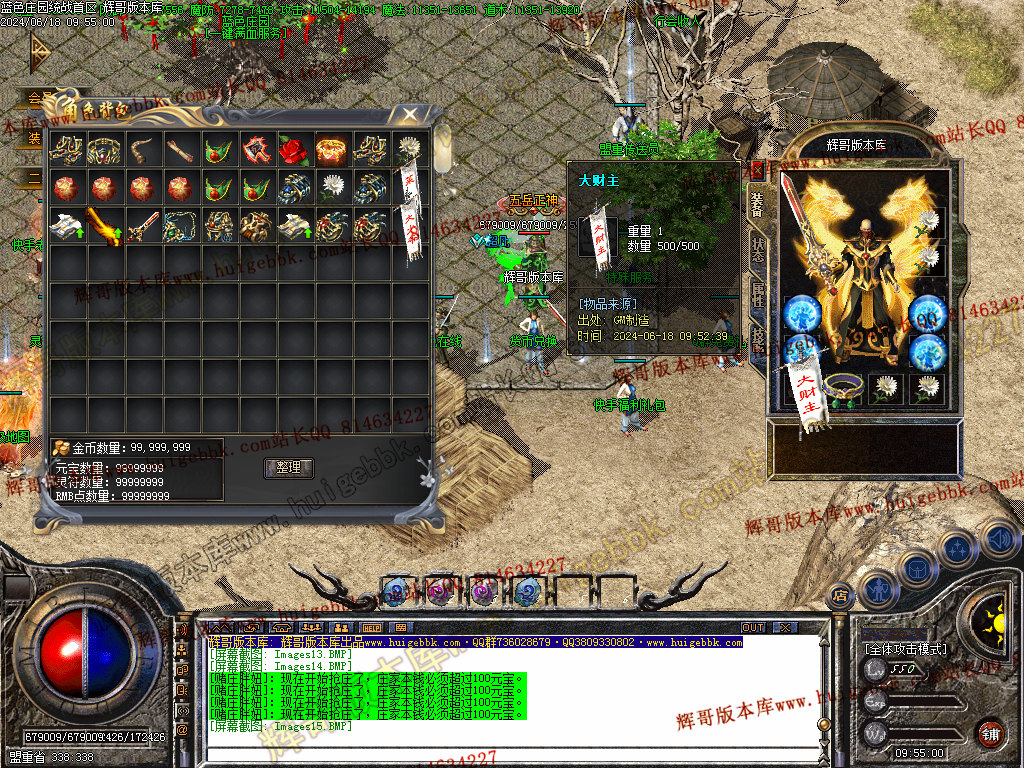Click the speaker sound button

coord(1000,540)
